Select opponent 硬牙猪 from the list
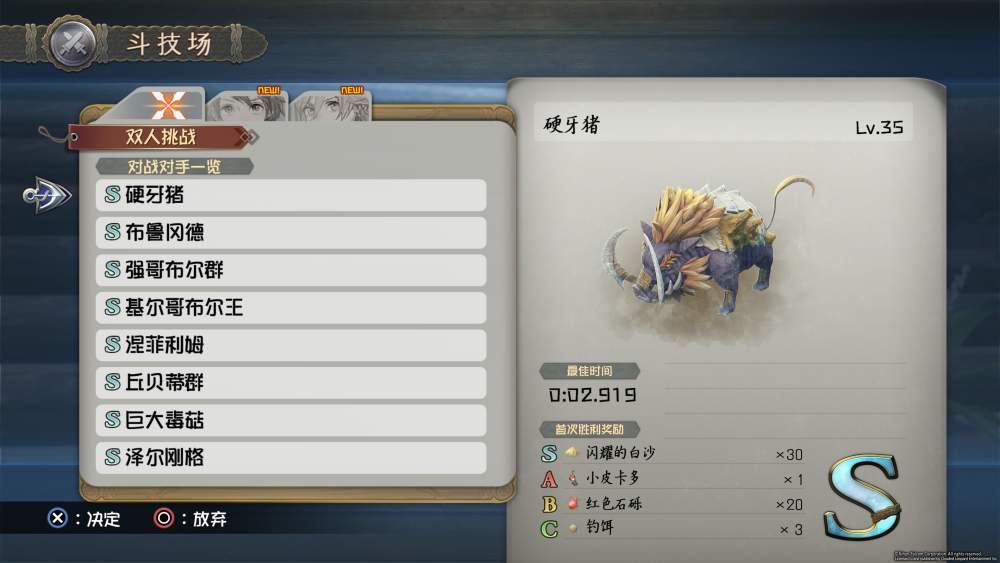Image resolution: width=1000 pixels, height=563 pixels. [290, 195]
